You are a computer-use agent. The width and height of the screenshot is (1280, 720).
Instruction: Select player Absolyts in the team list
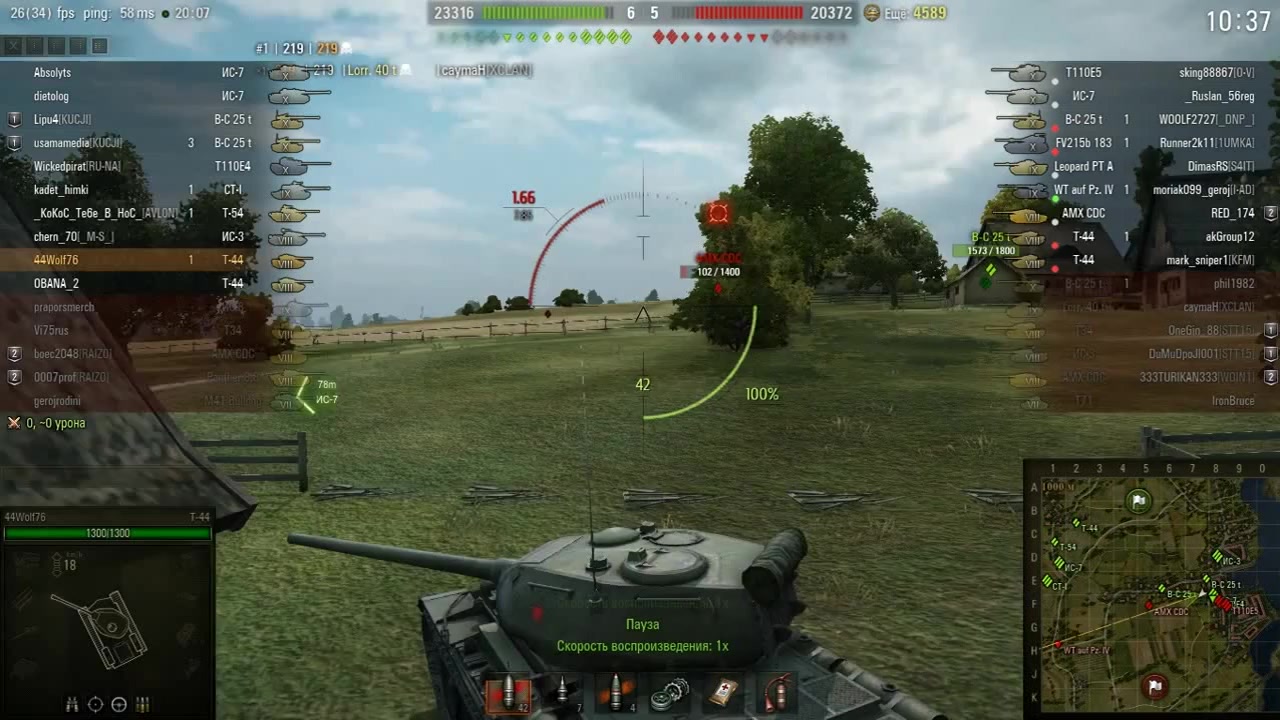52,73
